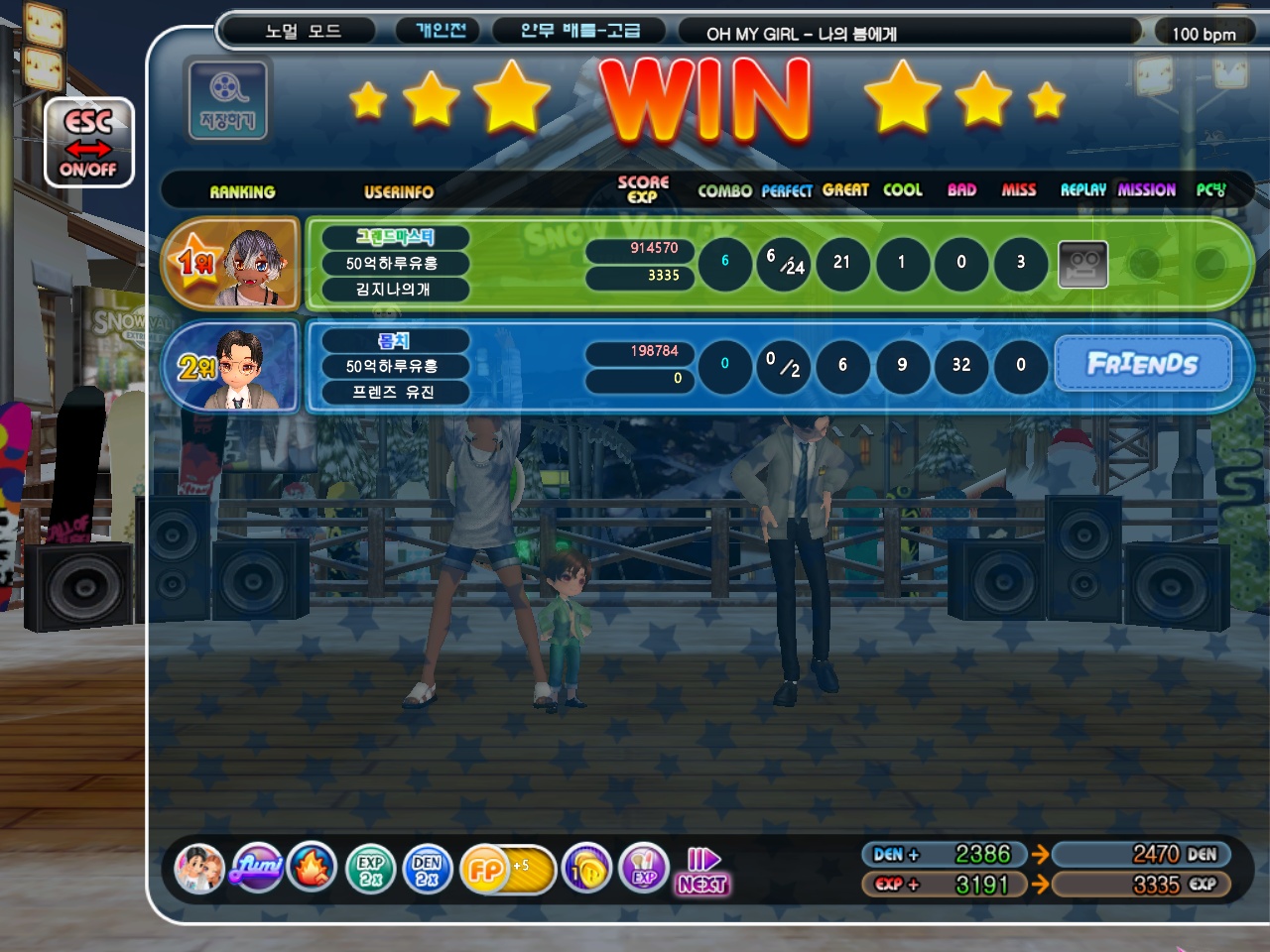
Task: Open the 저장하기 replay save button
Action: click(227, 100)
